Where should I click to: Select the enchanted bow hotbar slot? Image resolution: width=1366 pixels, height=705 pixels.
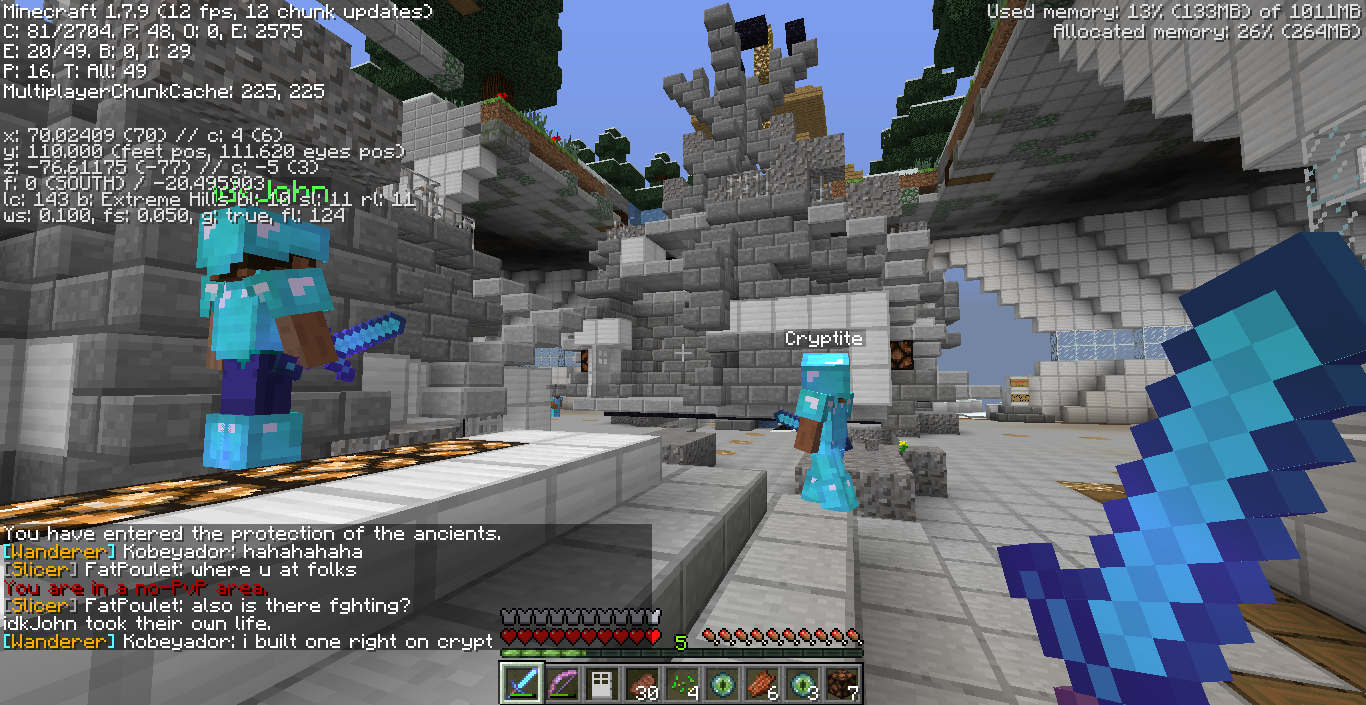point(562,684)
